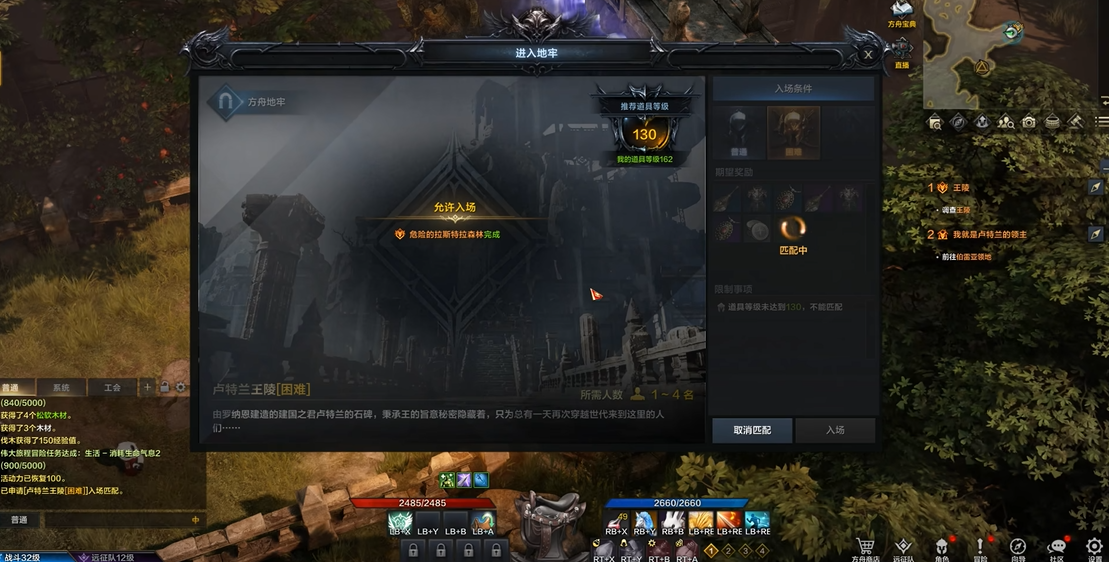The image size is (1109, 562).
Task: Open the 方舟宝典 book icon
Action: [x=901, y=10]
